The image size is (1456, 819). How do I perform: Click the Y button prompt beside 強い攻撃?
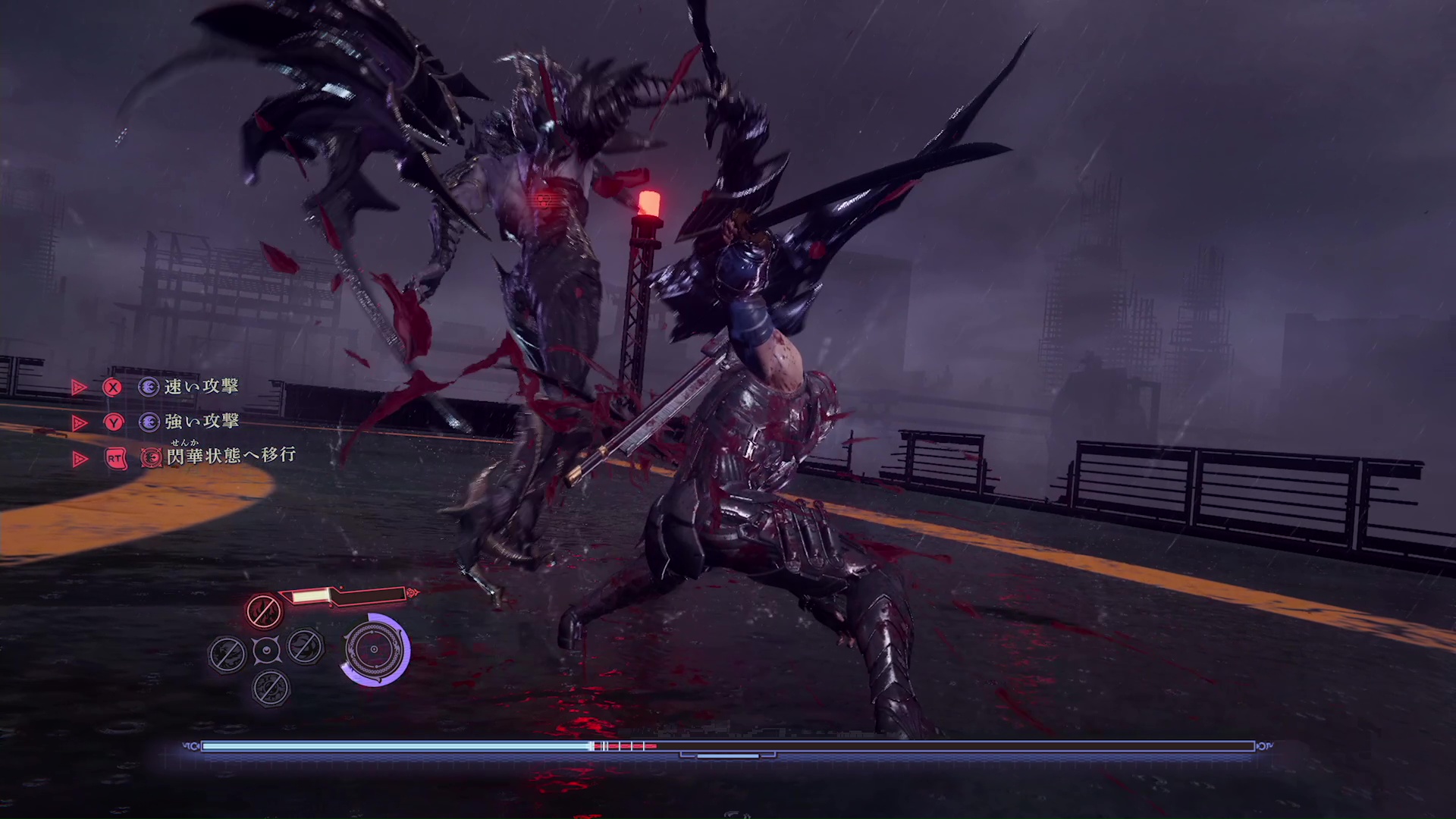click(x=113, y=422)
